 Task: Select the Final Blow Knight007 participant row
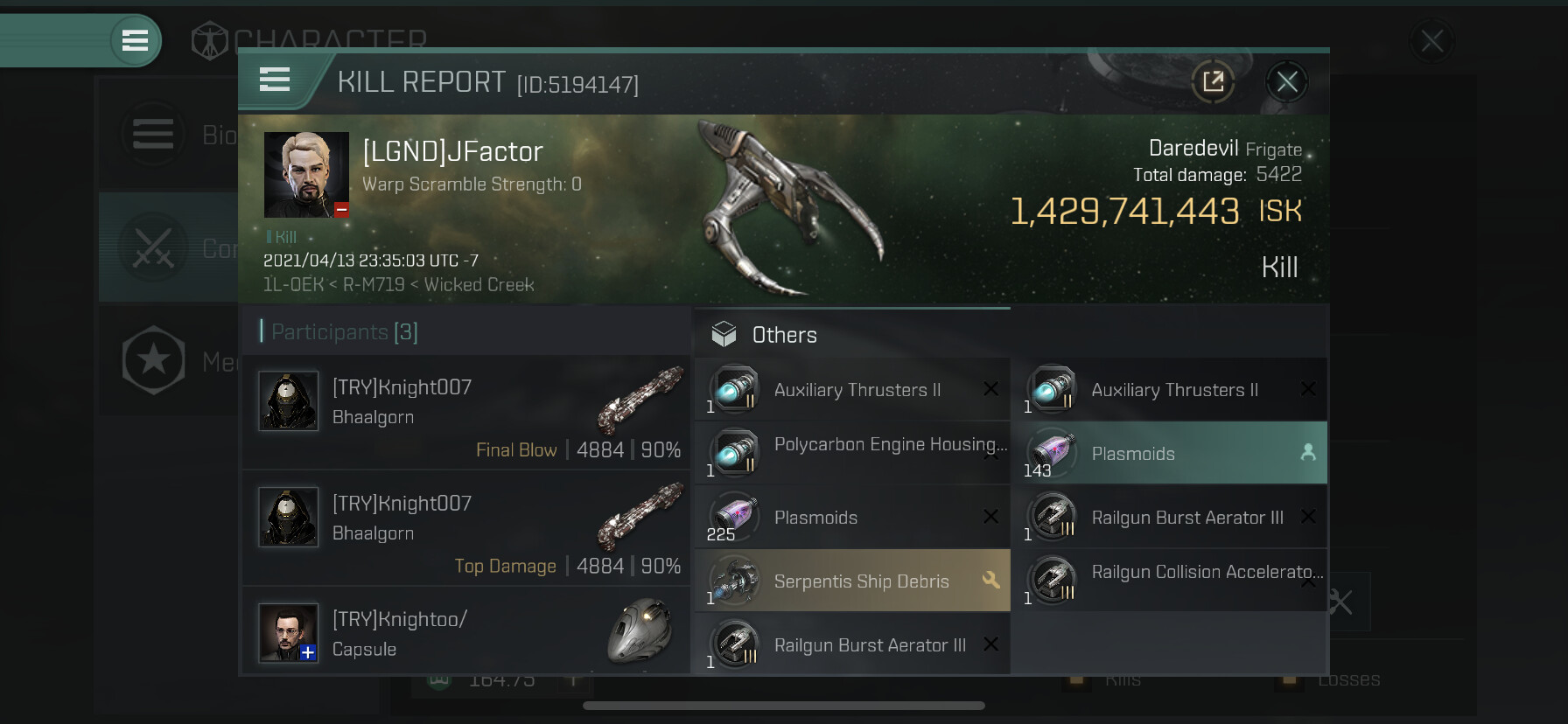tap(465, 413)
